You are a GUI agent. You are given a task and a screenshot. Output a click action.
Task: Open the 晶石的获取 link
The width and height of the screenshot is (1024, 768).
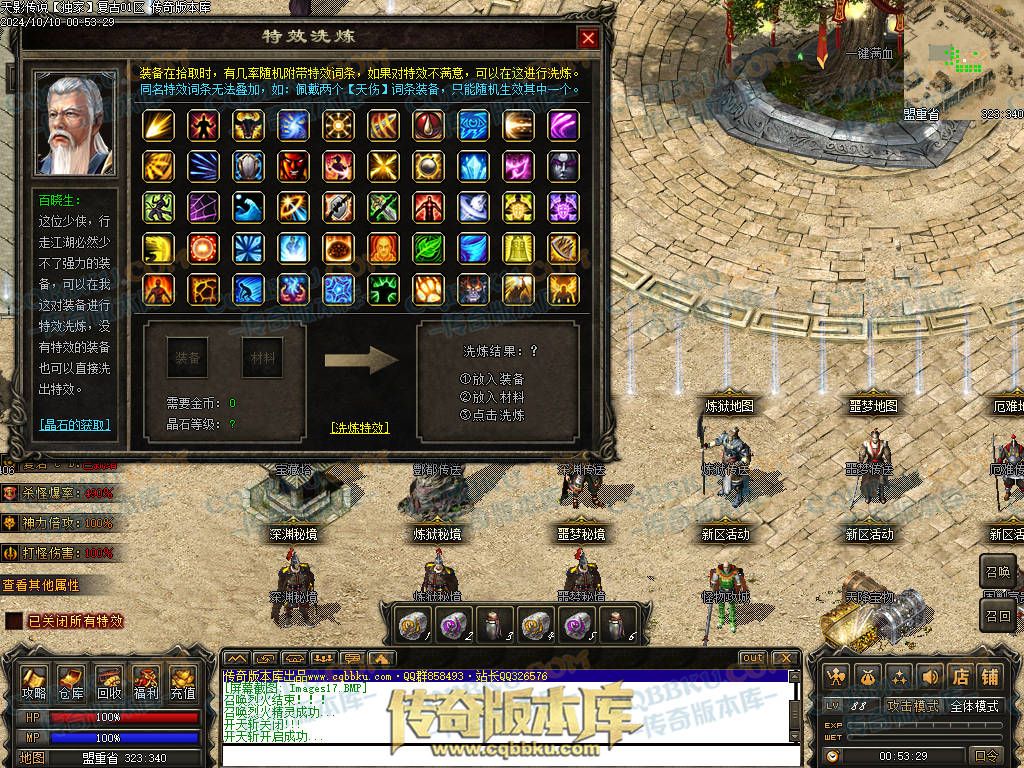point(75,425)
